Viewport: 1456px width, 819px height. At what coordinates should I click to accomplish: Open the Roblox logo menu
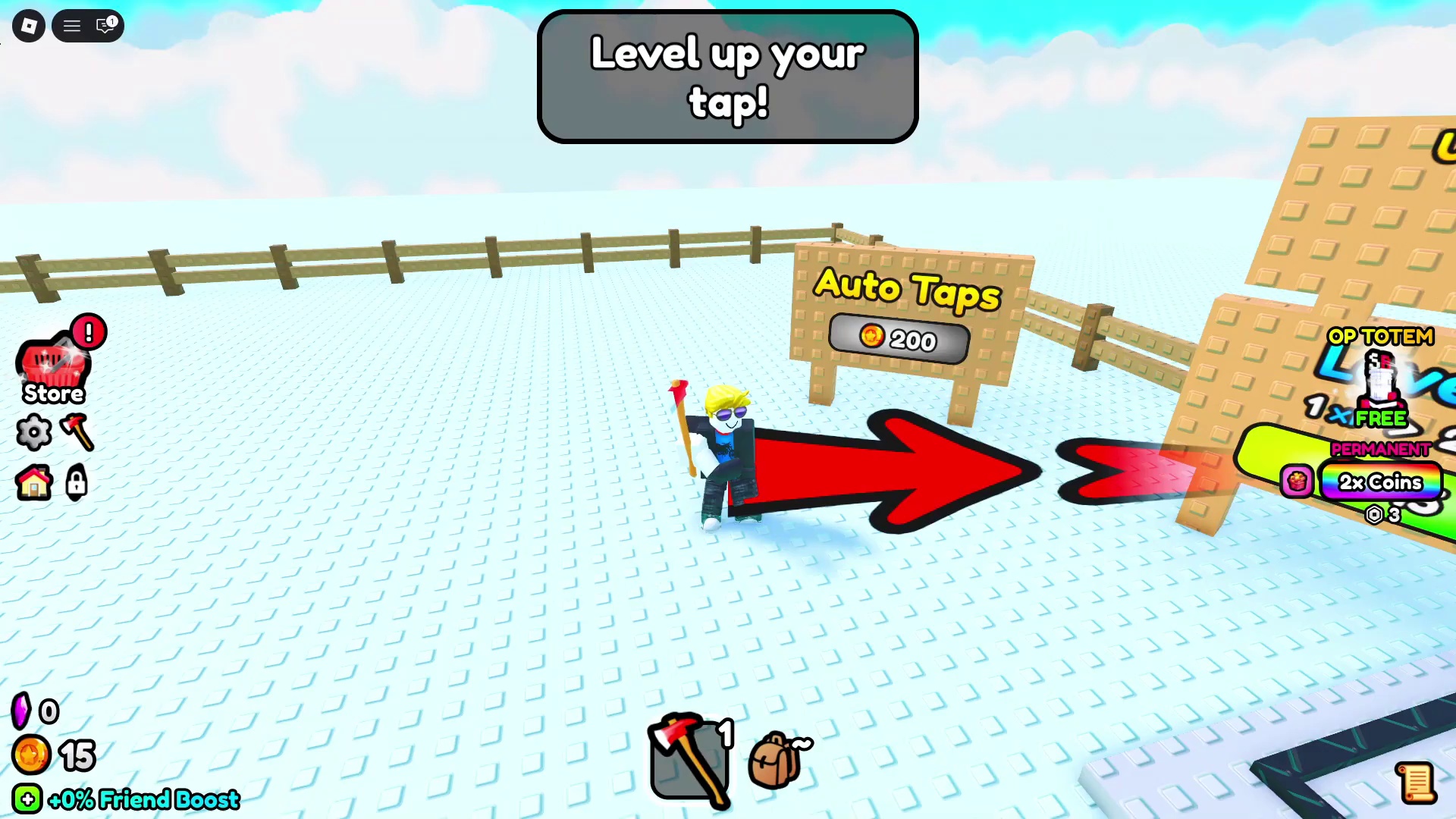pos(29,25)
